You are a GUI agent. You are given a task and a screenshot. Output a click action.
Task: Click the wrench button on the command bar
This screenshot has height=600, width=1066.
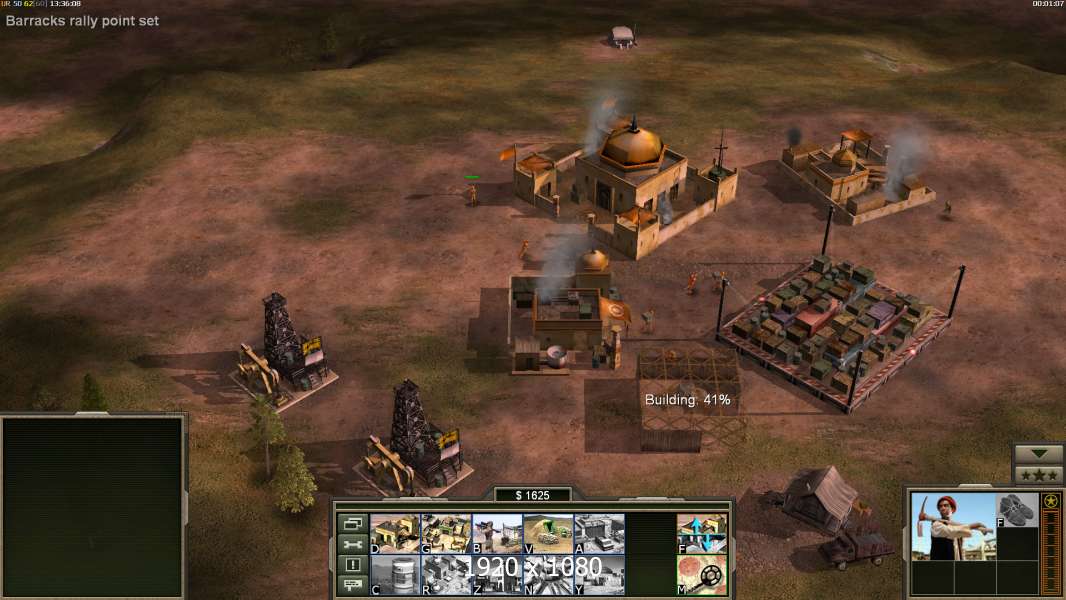pos(351,544)
